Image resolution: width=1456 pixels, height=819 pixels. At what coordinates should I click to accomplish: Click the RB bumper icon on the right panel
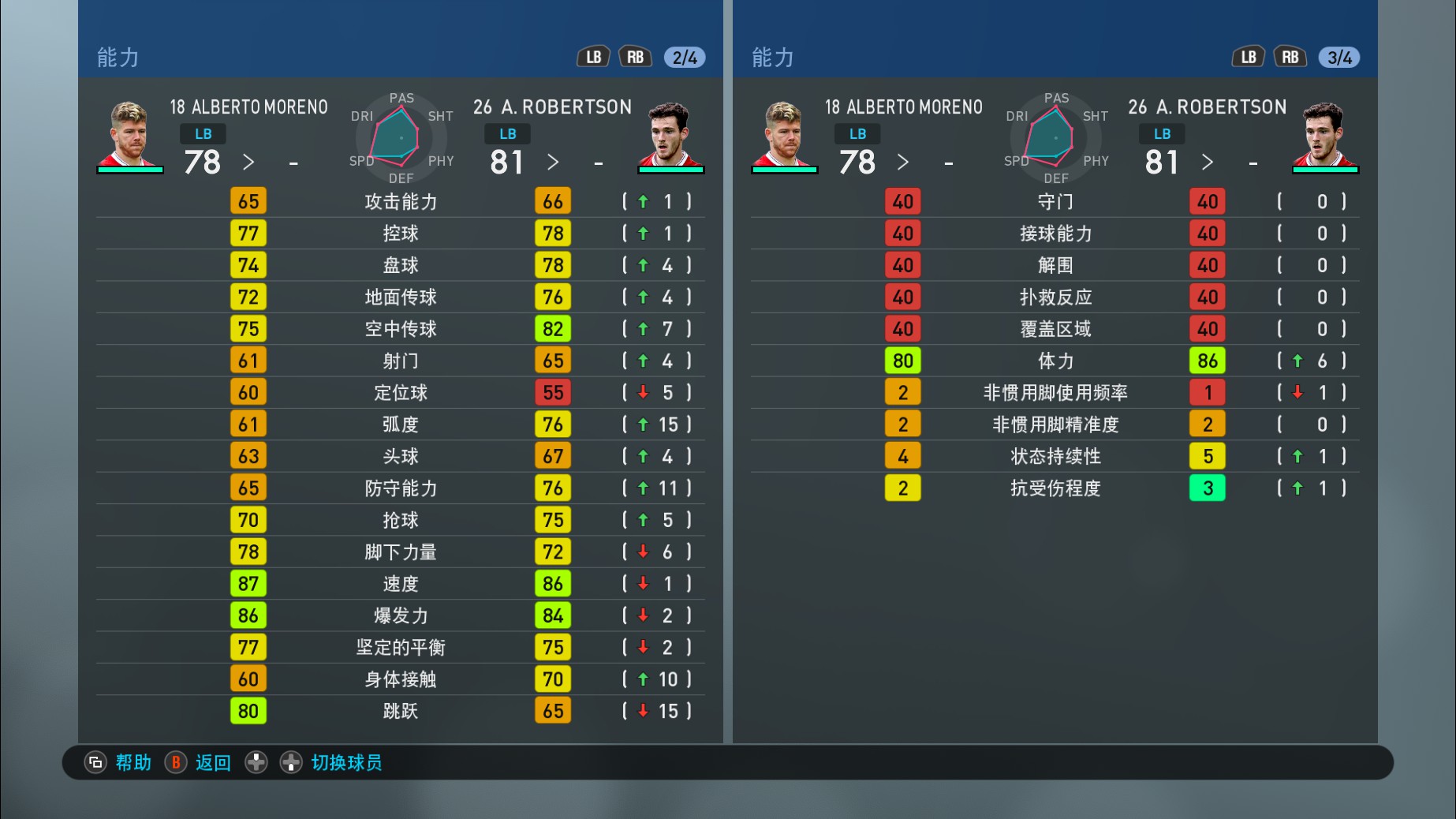(1290, 56)
